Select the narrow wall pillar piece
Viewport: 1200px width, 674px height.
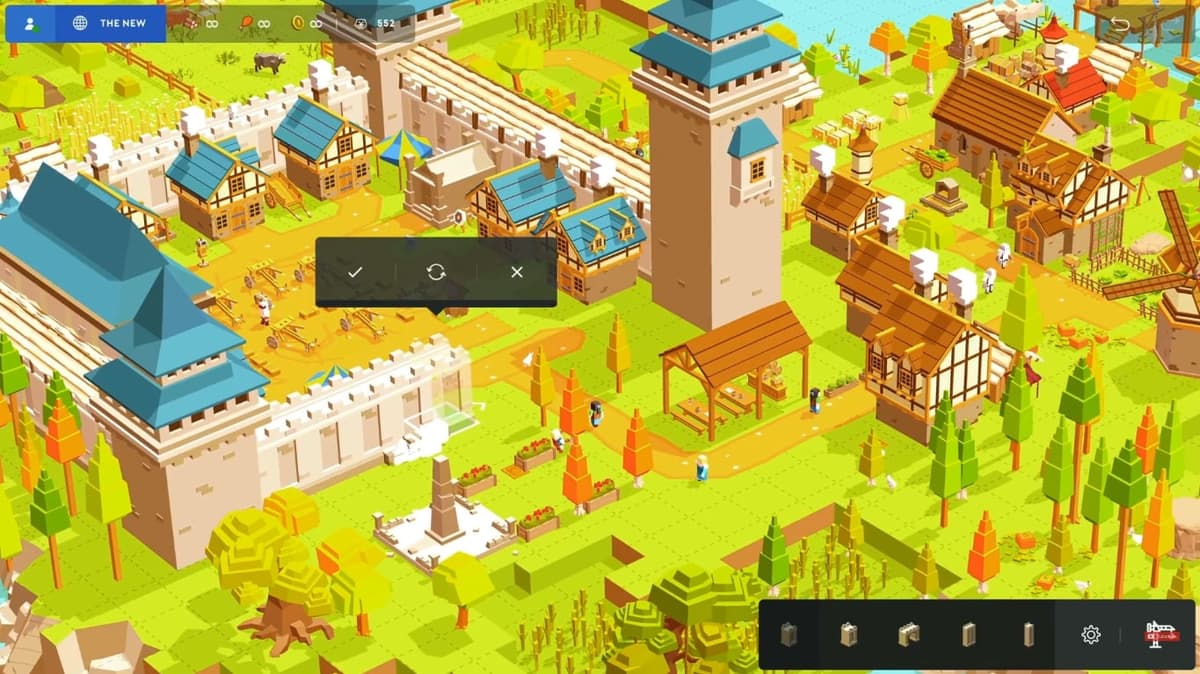click(x=1028, y=634)
